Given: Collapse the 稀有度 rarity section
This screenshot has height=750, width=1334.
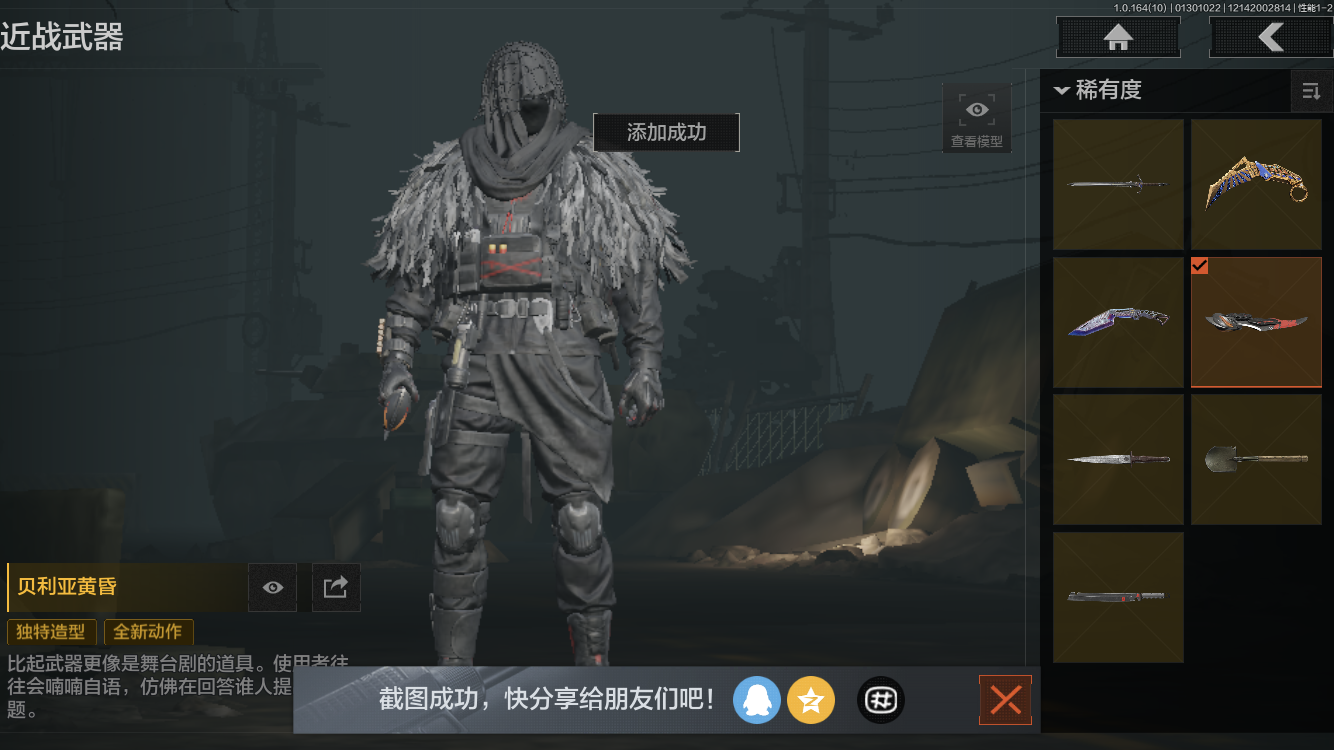Looking at the screenshot, I should 1062,90.
